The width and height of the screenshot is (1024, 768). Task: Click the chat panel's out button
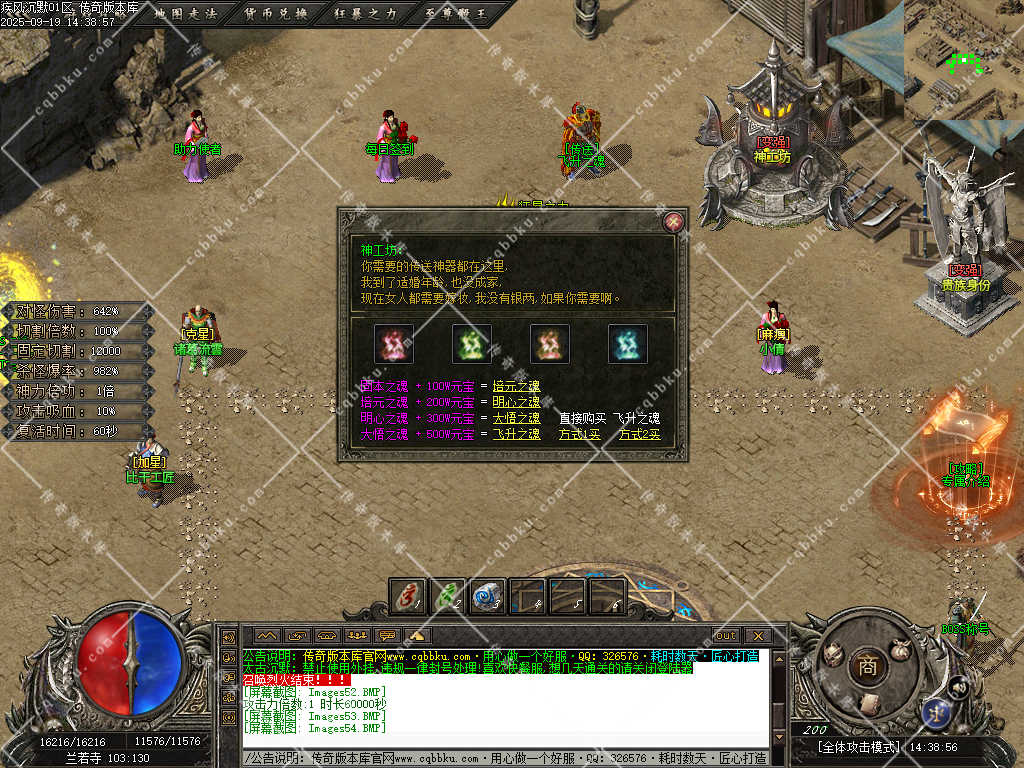(726, 635)
